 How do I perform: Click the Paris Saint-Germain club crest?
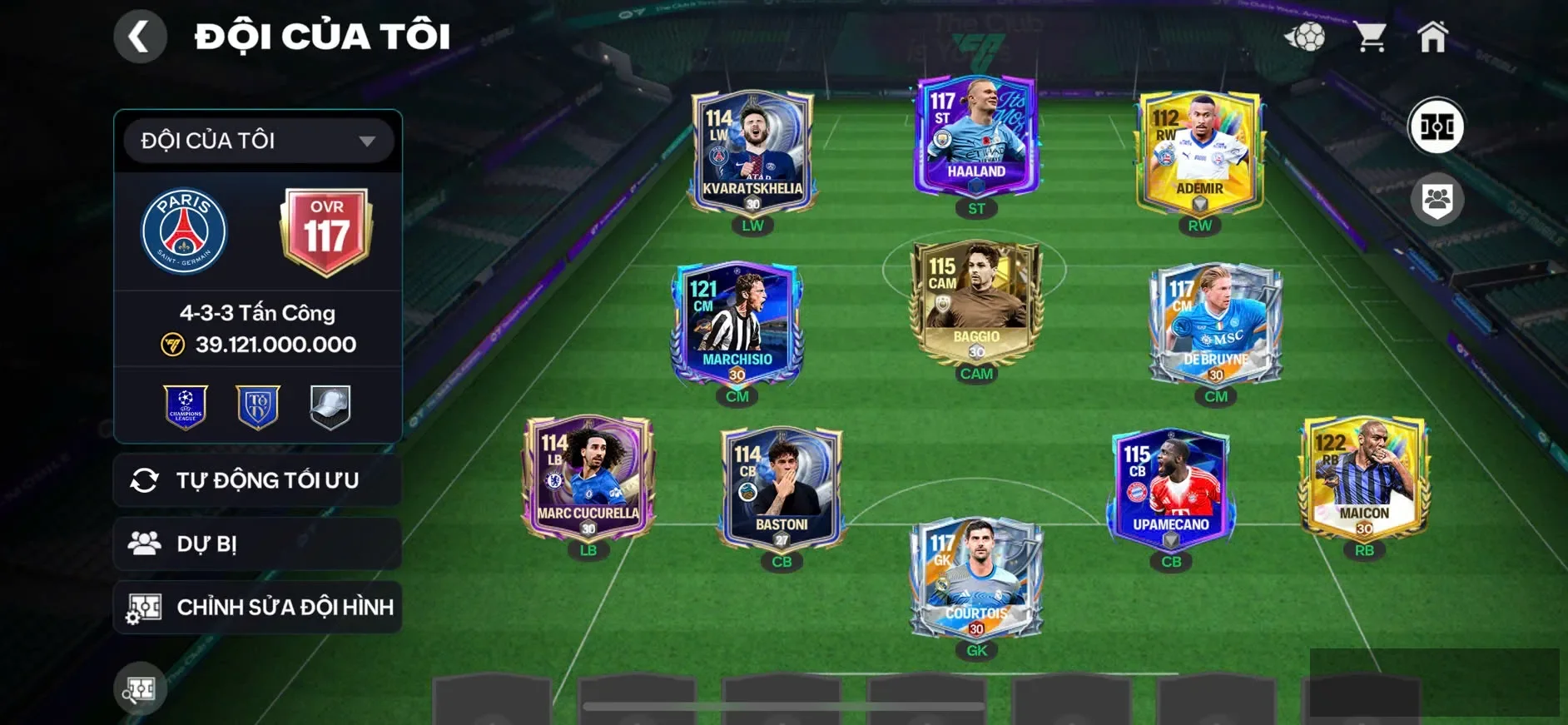(x=187, y=231)
